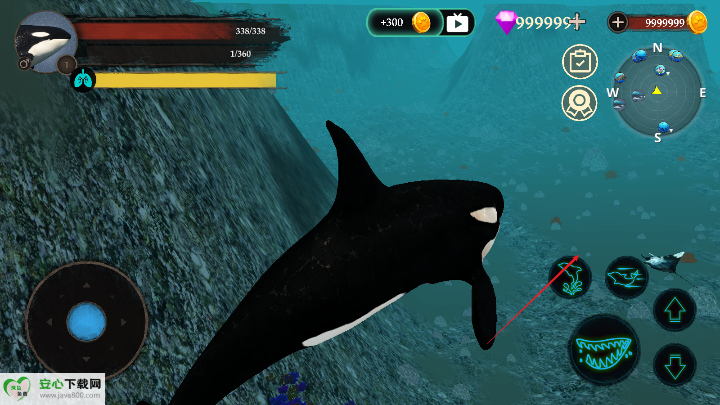Viewport: 720px width, 405px height.
Task: Activate the orca jump splash ability
Action: tap(570, 277)
